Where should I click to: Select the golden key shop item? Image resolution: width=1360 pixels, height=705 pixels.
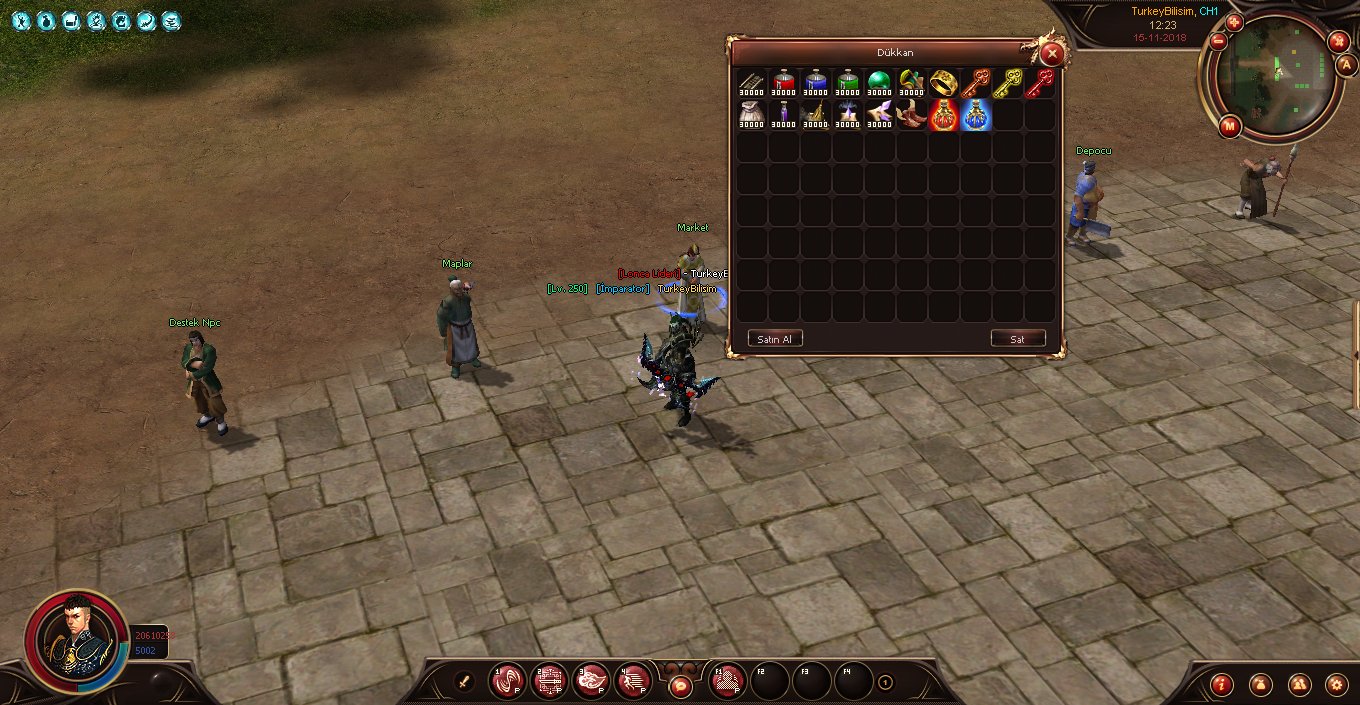coord(1008,83)
